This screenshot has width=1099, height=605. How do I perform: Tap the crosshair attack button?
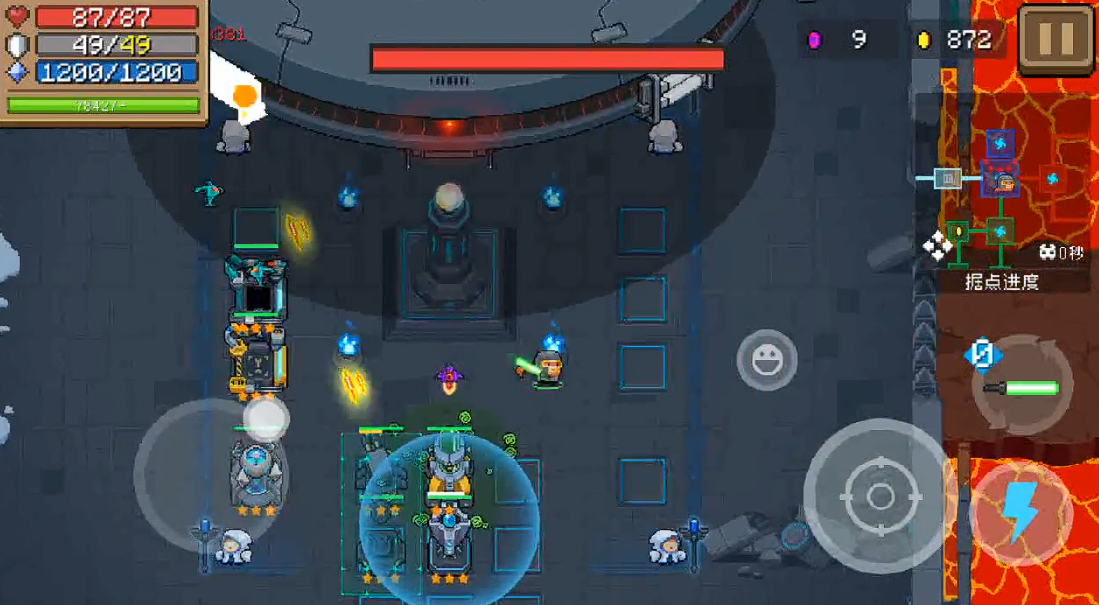[879, 495]
